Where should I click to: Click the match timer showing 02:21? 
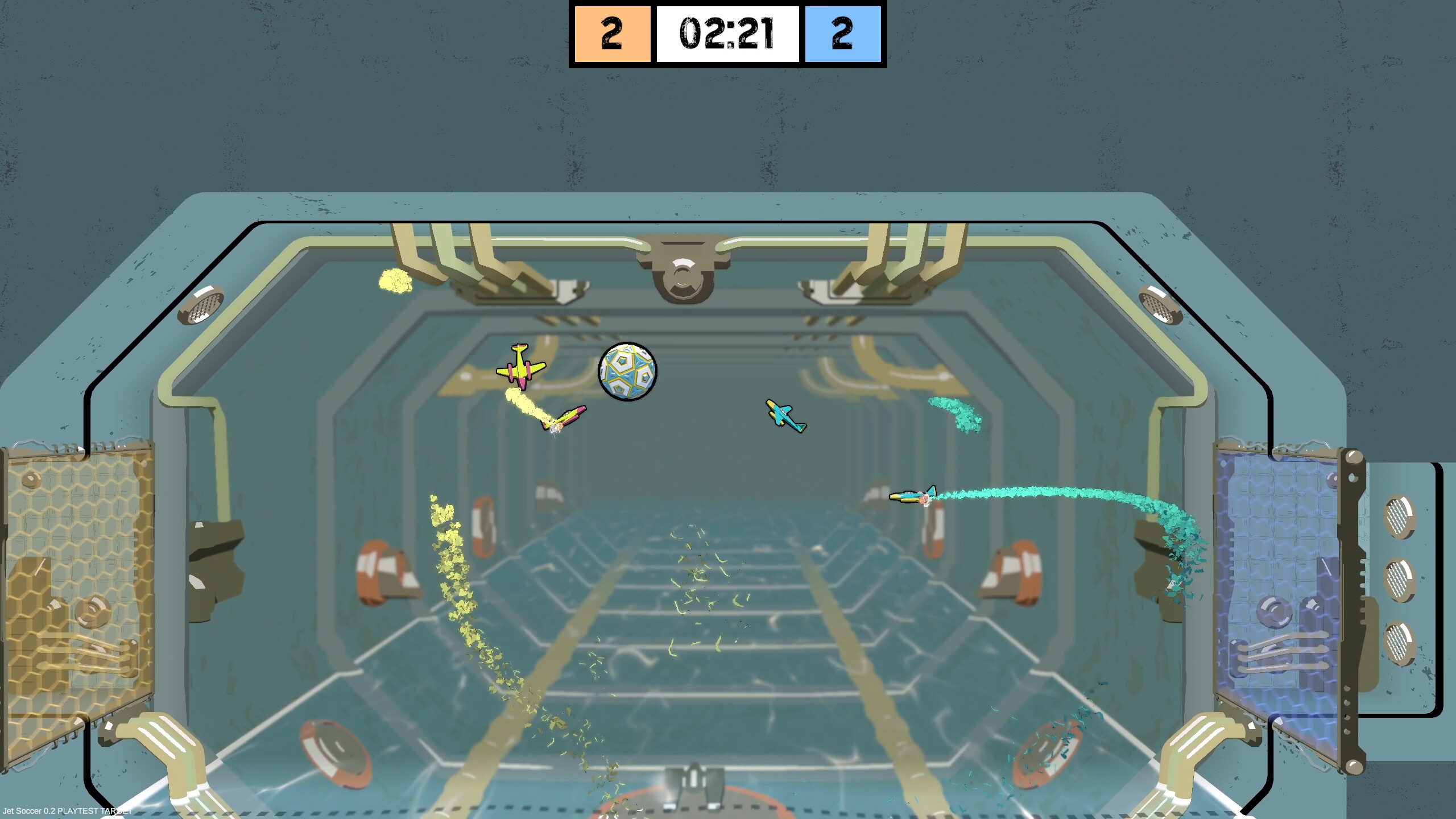click(x=729, y=34)
